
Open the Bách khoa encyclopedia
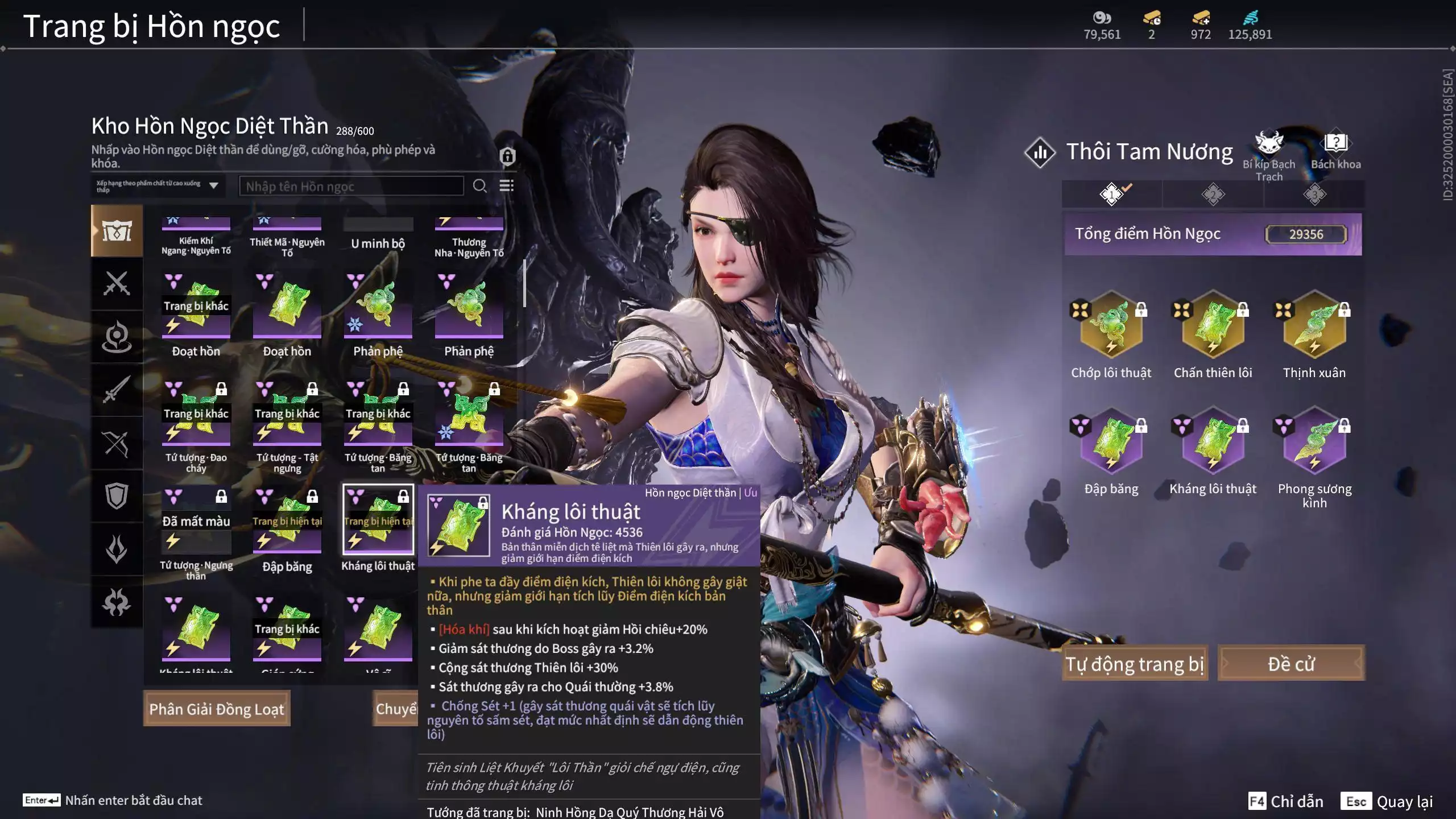click(1335, 151)
